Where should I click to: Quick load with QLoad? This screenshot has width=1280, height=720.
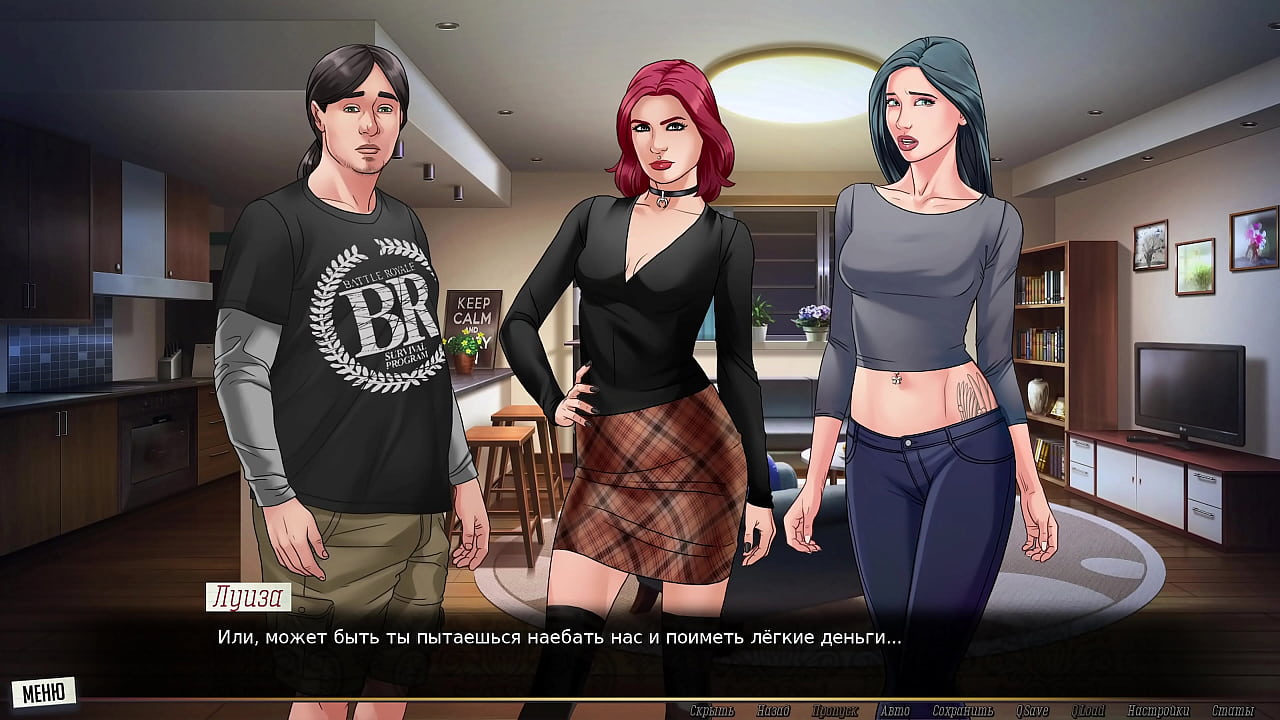(1088, 711)
